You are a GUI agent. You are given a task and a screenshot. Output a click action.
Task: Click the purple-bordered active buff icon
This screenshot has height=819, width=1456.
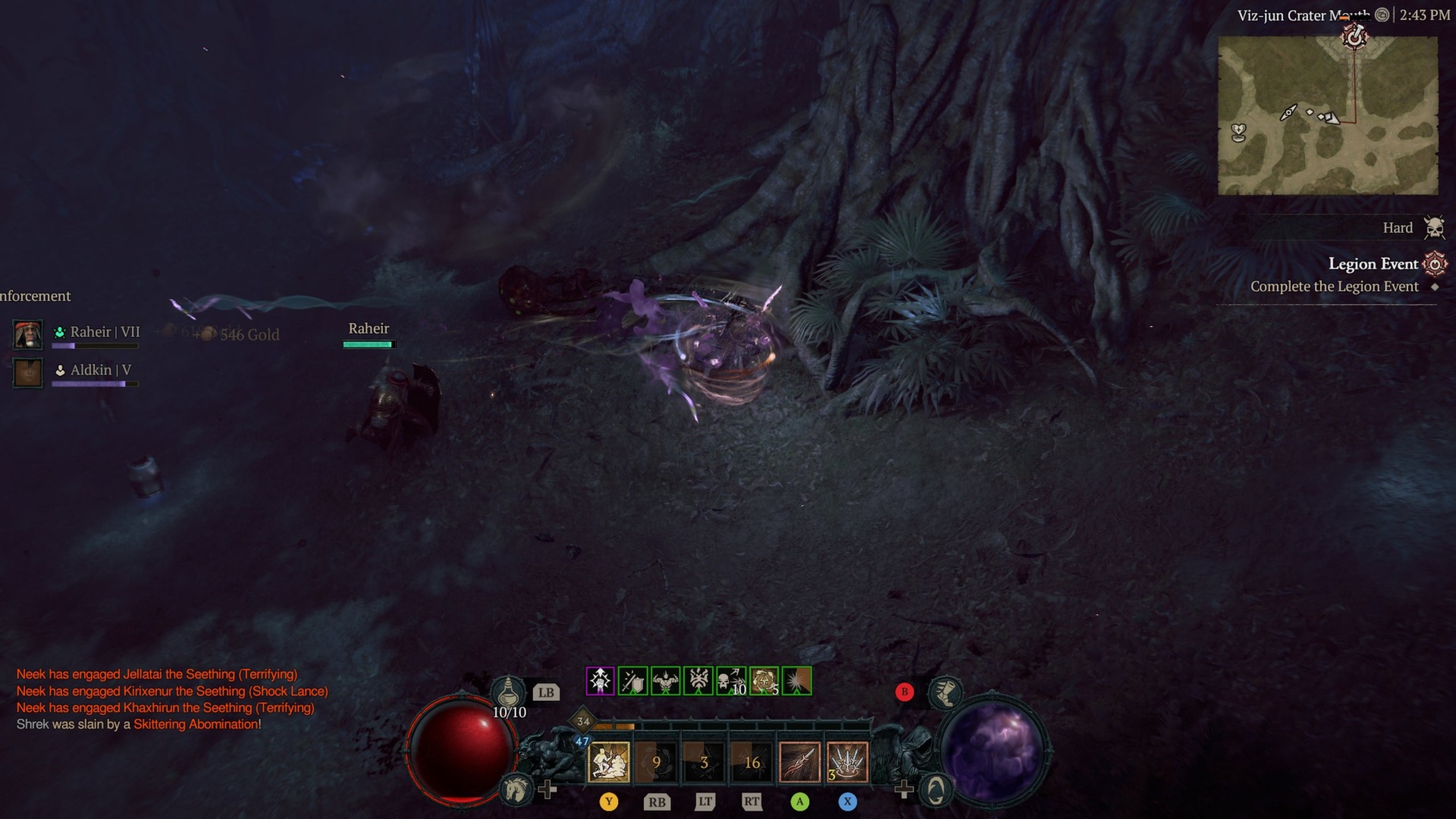[x=601, y=680]
